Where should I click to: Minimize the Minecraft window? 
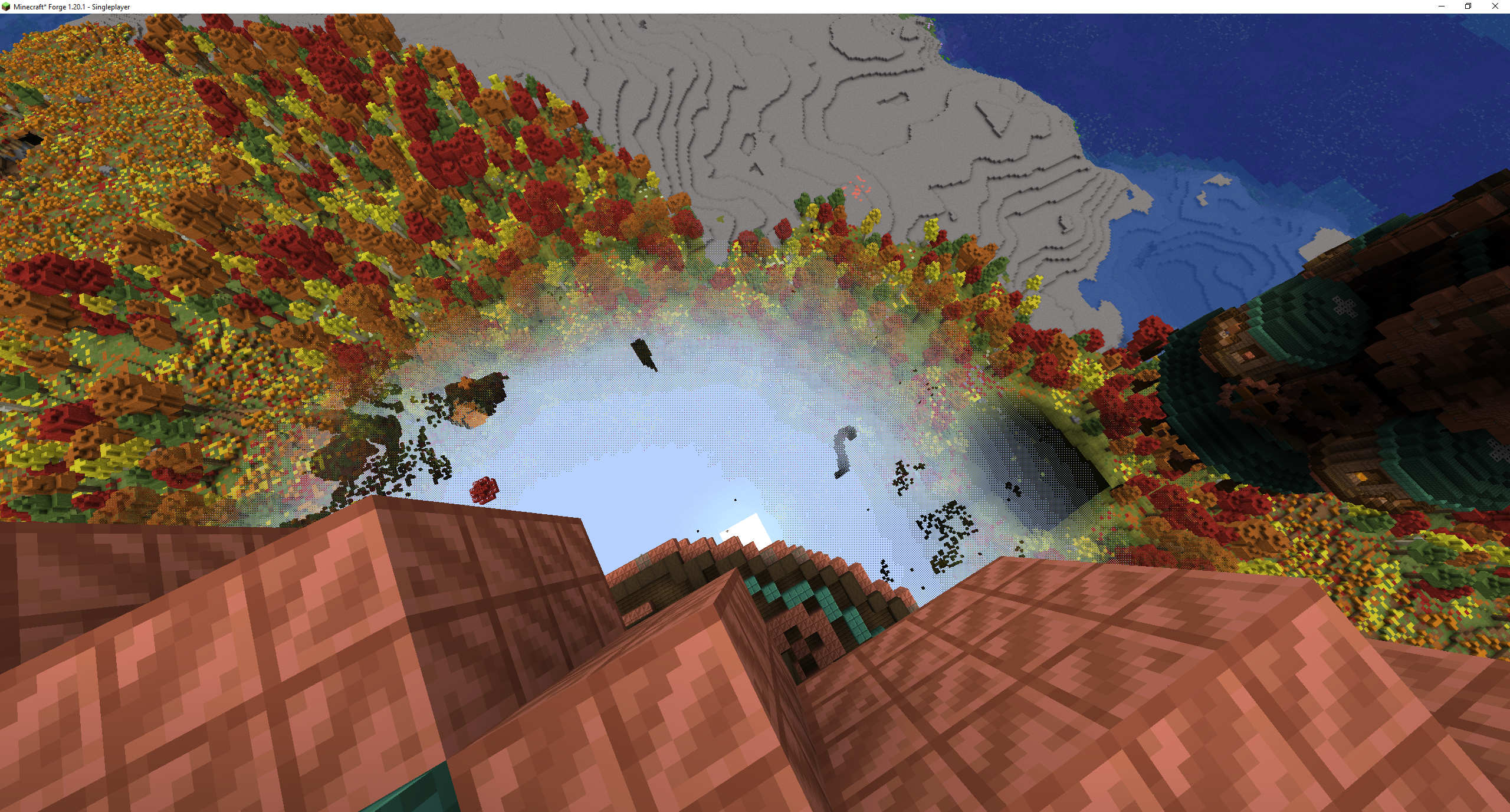click(x=1441, y=6)
